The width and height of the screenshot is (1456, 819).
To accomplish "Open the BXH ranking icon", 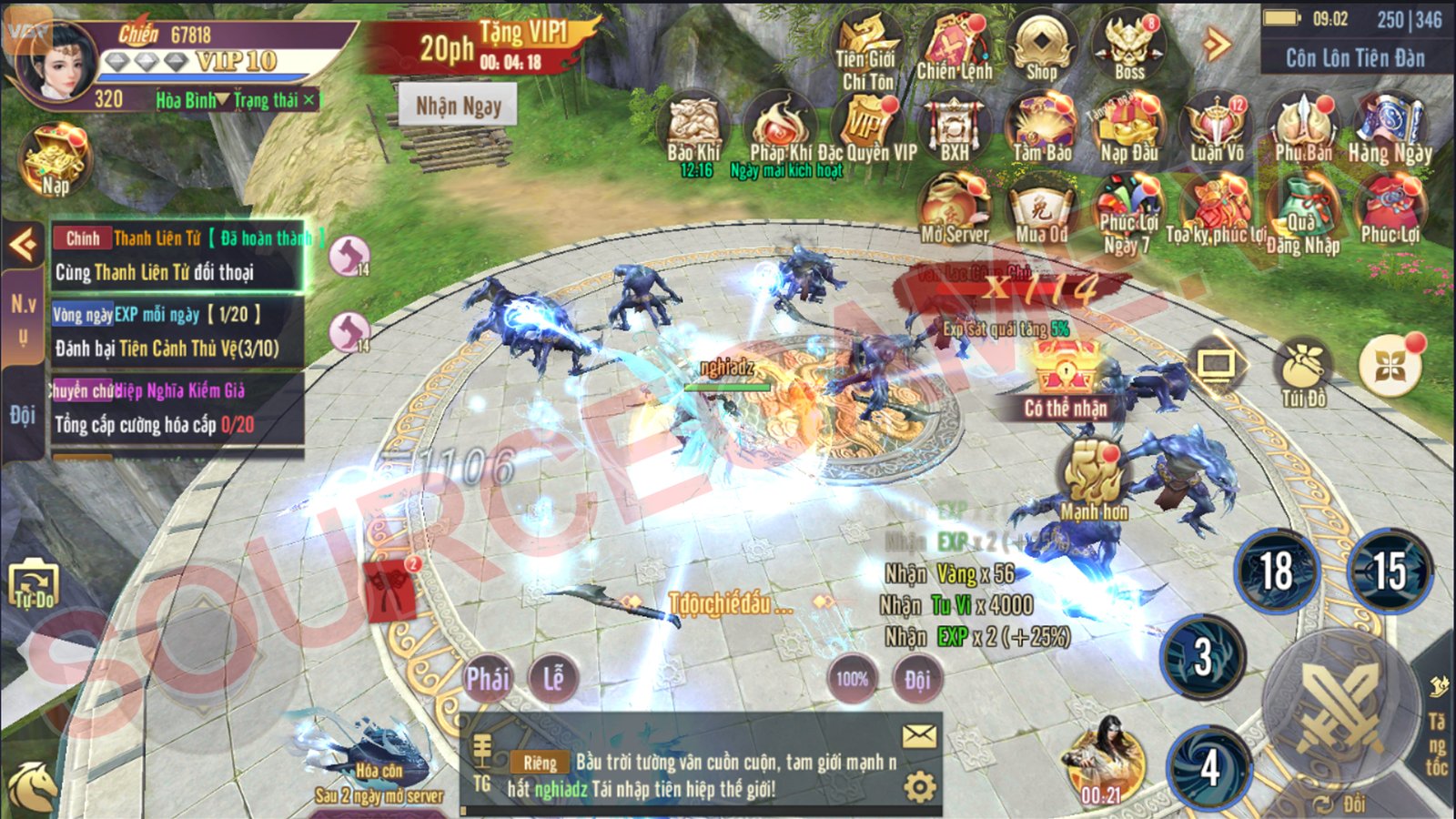I will pyautogui.click(x=954, y=128).
